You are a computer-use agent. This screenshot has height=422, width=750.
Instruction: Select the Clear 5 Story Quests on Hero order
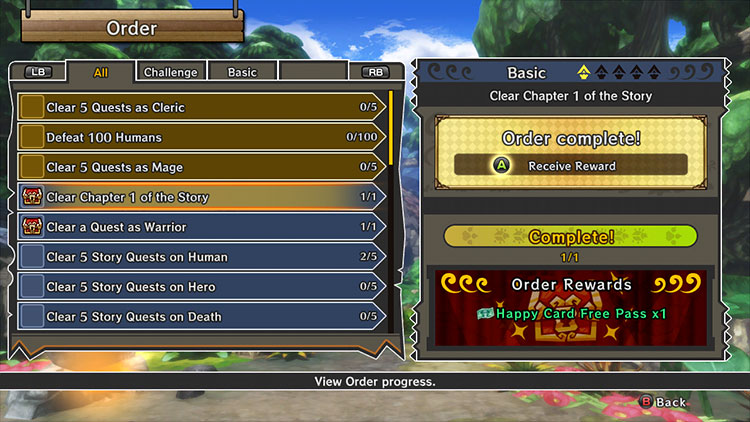[x=200, y=287]
